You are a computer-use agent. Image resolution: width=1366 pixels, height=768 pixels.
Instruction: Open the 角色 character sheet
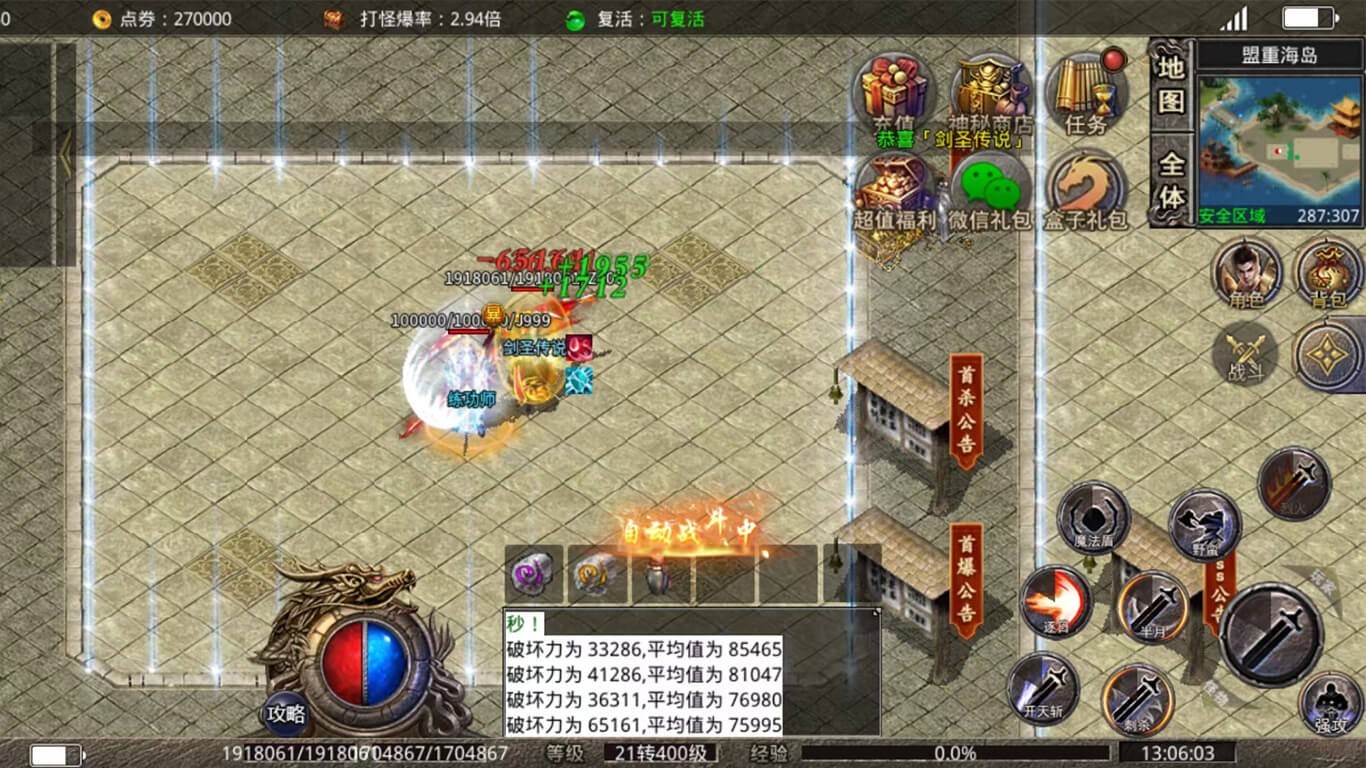coord(1246,272)
